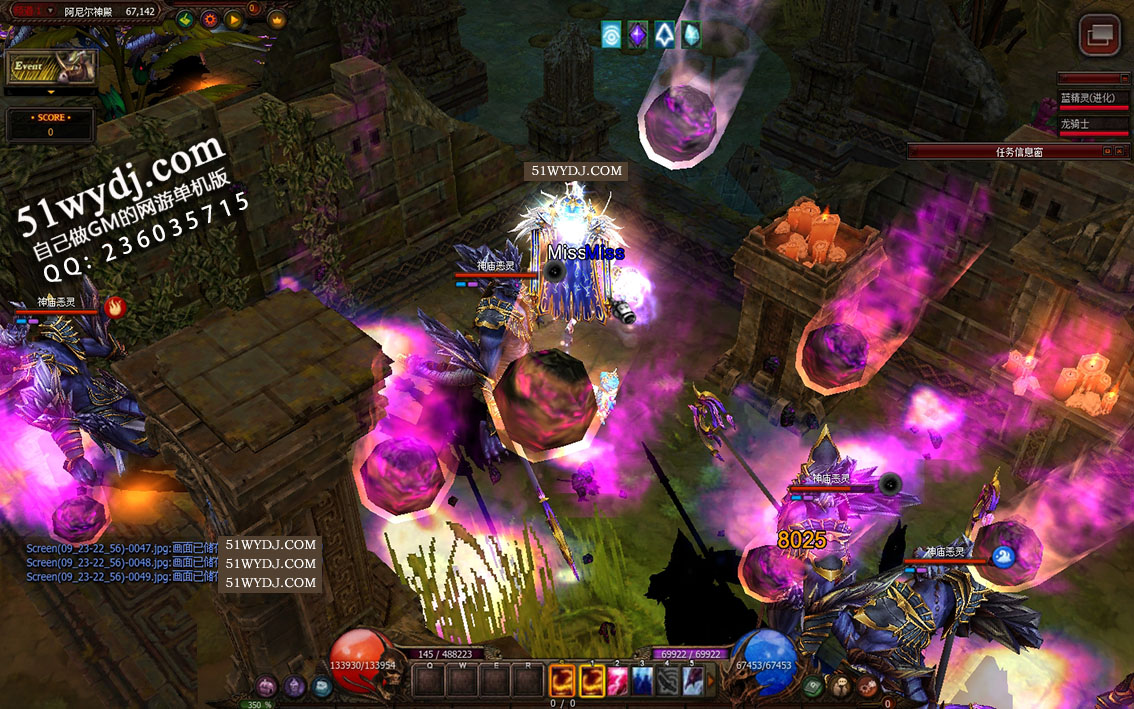Viewport: 1134px width, 709px height.
Task: Close the 任务信息窗 quest panel
Action: click(1122, 151)
